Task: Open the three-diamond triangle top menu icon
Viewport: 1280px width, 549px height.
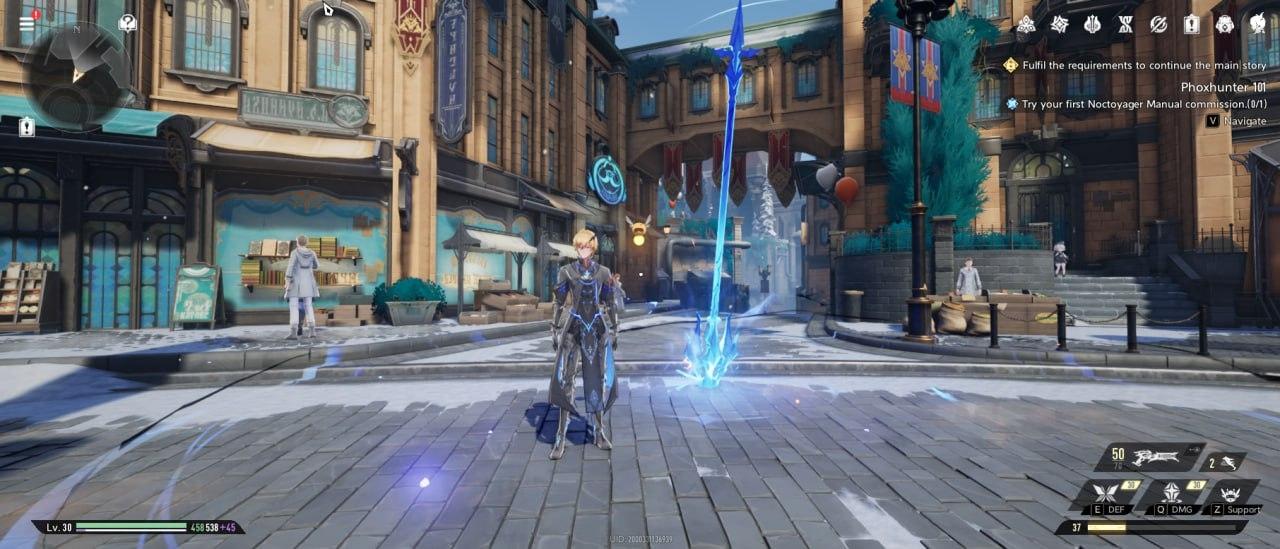Action: (x=1026, y=24)
